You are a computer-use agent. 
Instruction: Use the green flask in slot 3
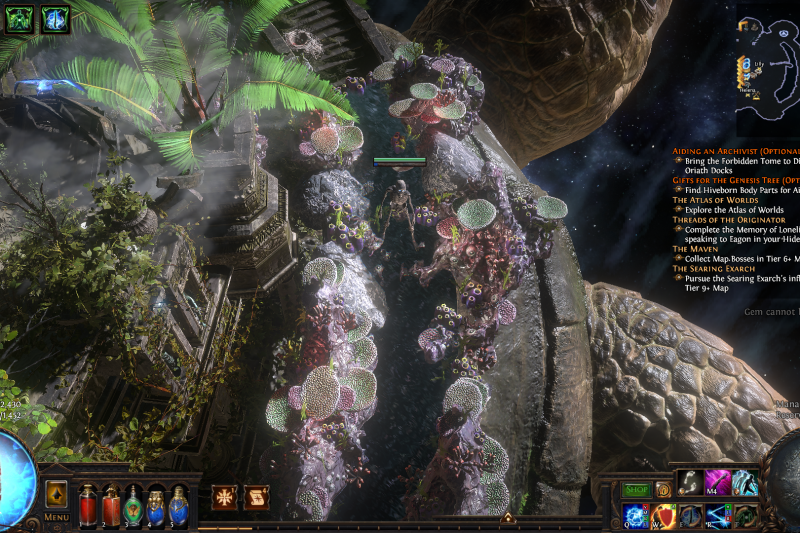[x=133, y=504]
